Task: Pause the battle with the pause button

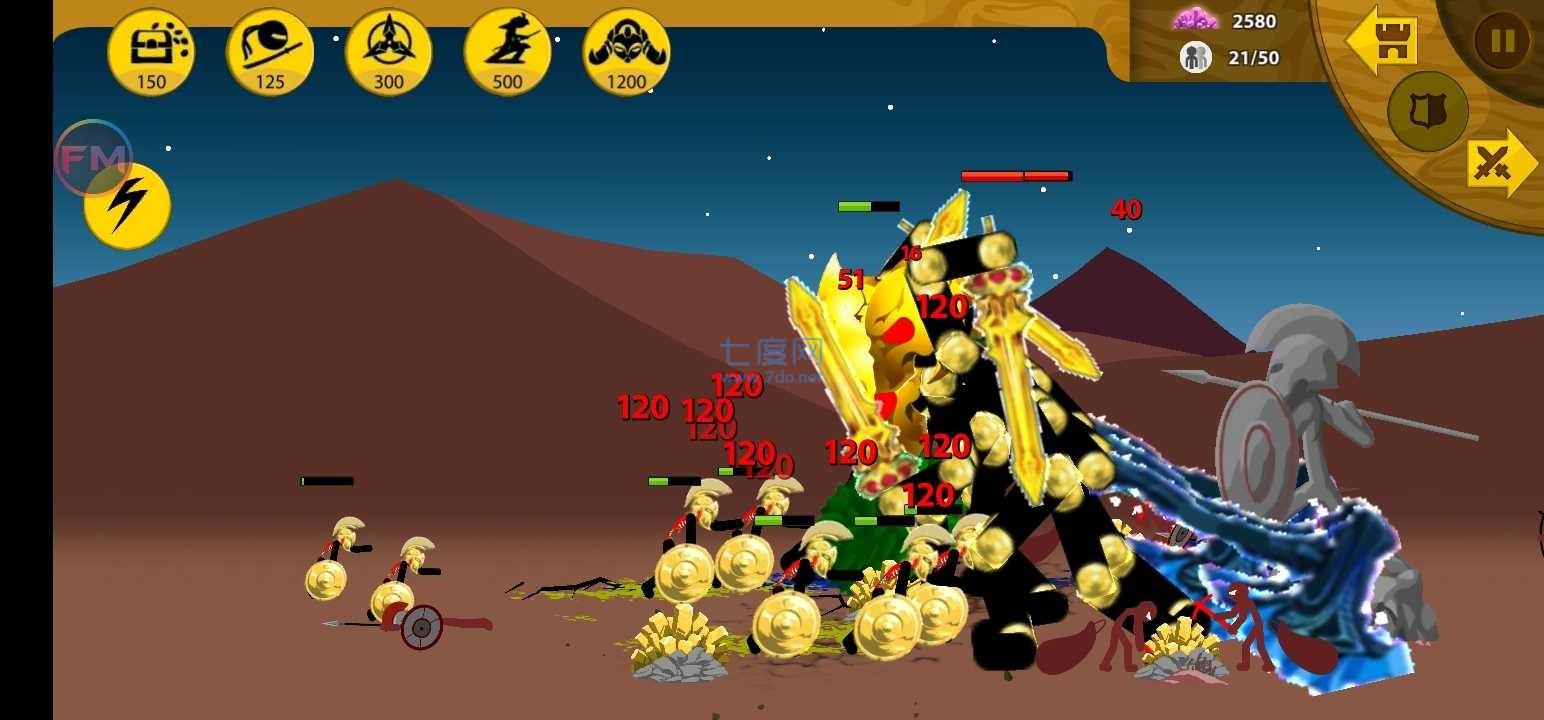Action: click(x=1500, y=42)
